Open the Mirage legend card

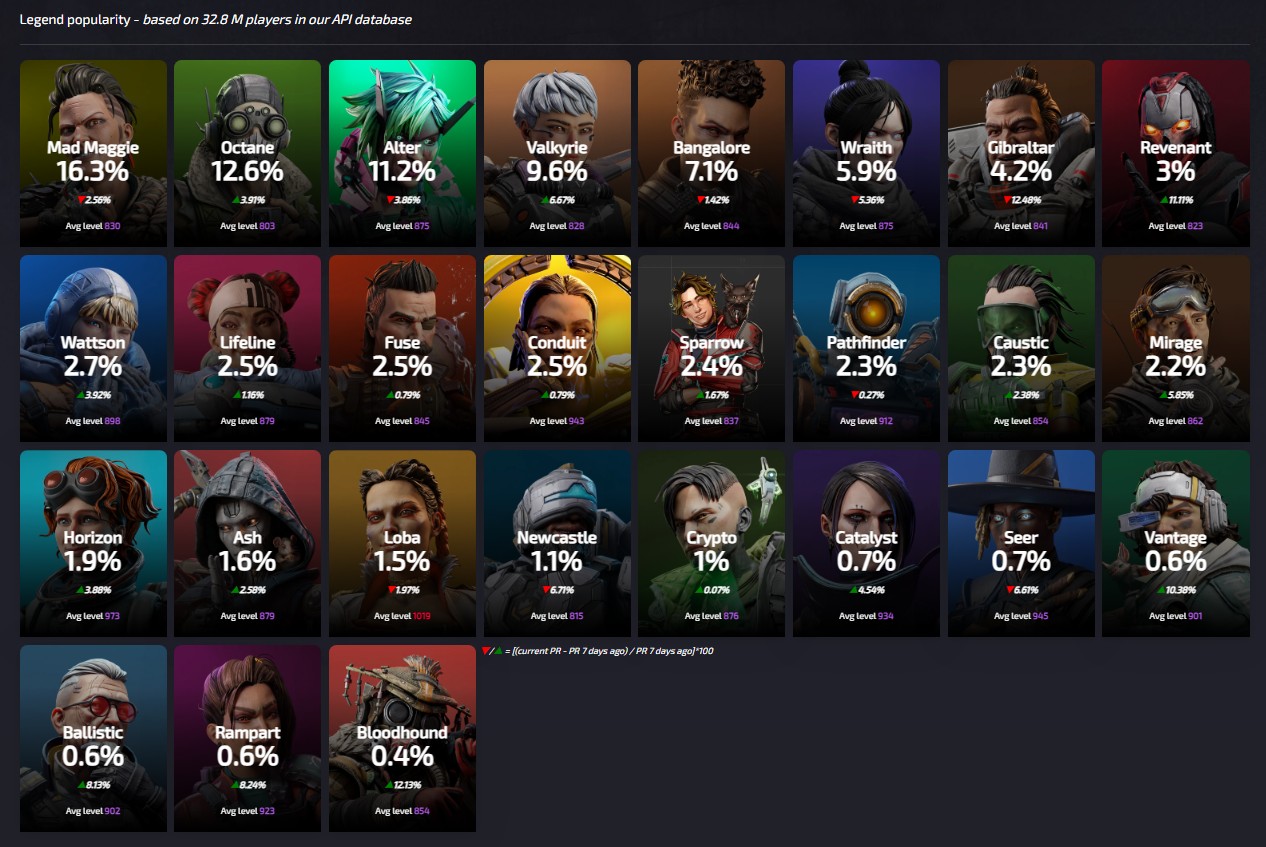click(x=1175, y=348)
